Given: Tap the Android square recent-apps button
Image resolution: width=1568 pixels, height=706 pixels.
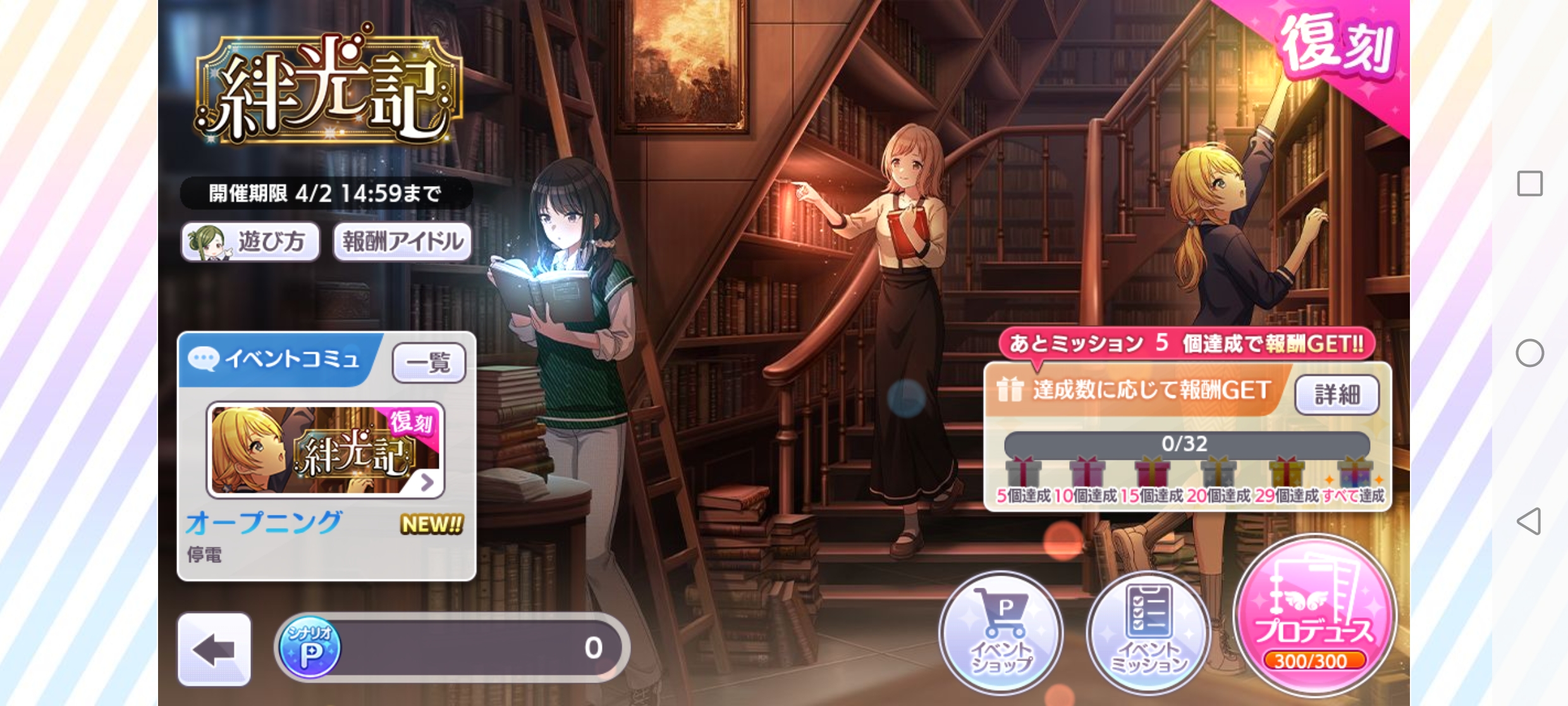Looking at the screenshot, I should click(x=1529, y=183).
